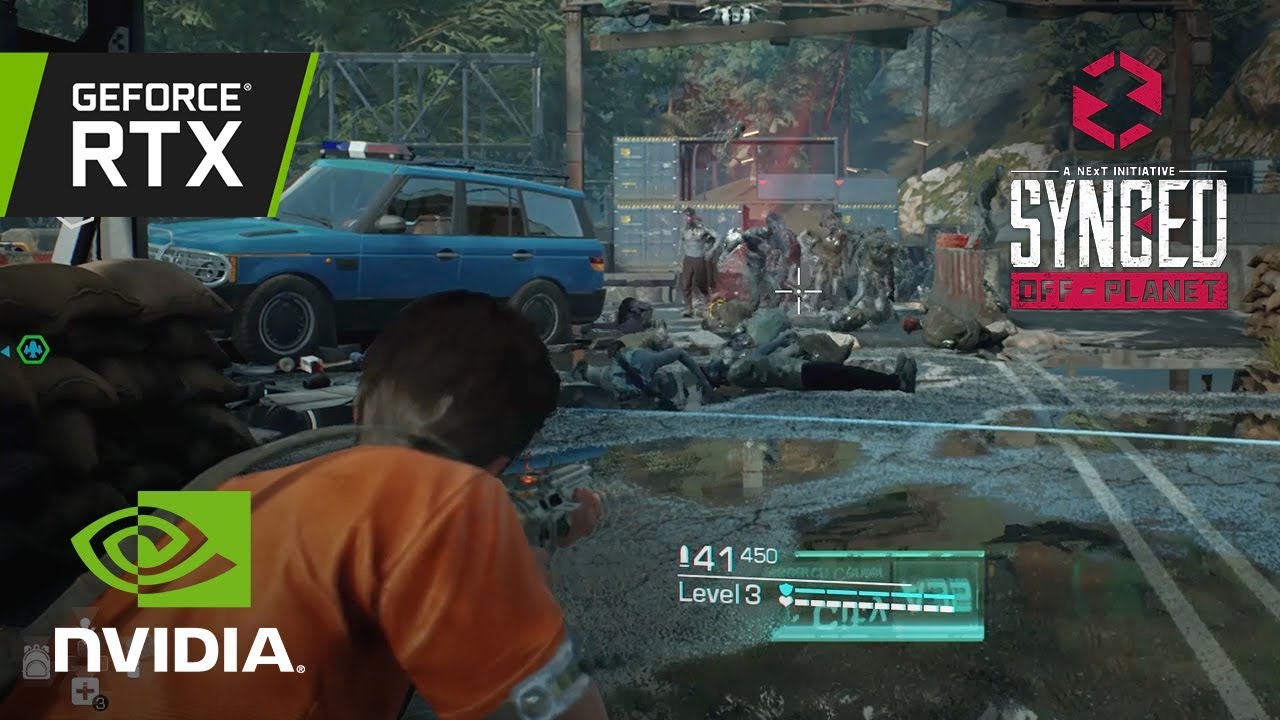
Task: Click the Level 3 text label
Action: click(x=720, y=592)
